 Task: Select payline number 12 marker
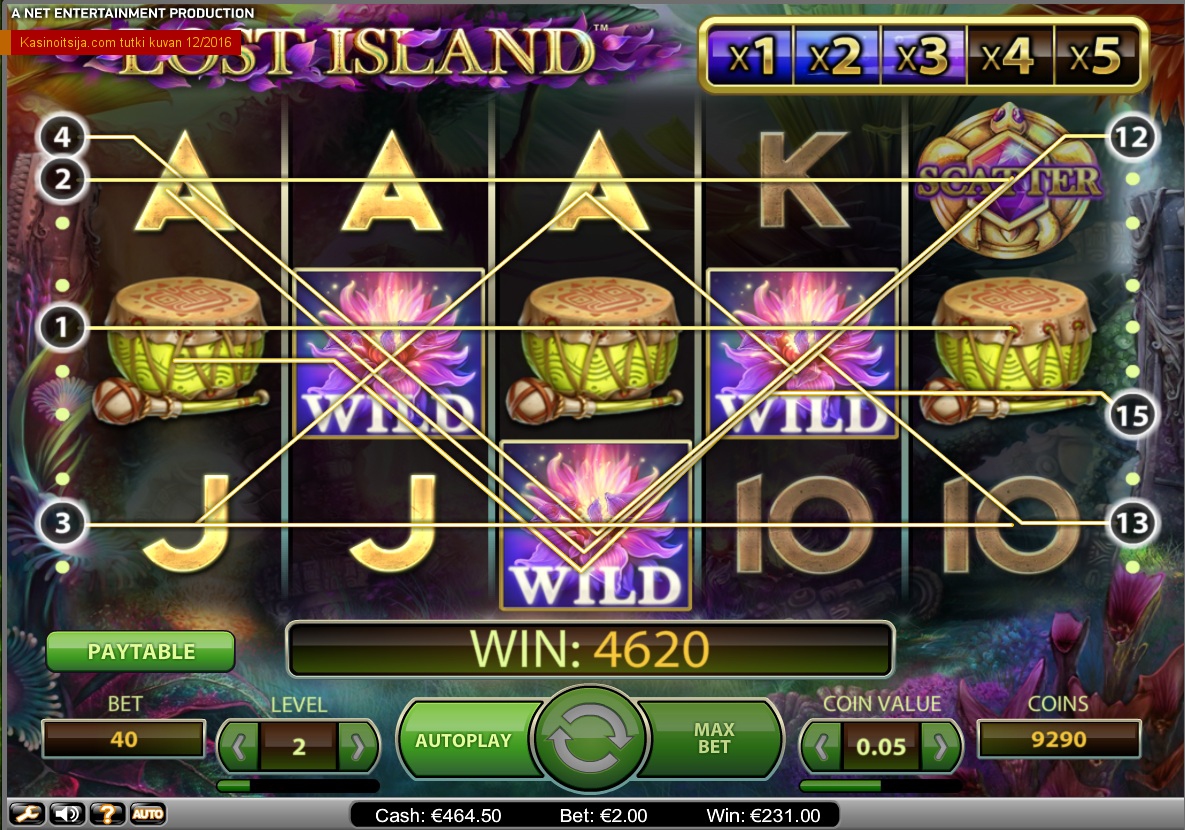pyautogui.click(x=1132, y=136)
